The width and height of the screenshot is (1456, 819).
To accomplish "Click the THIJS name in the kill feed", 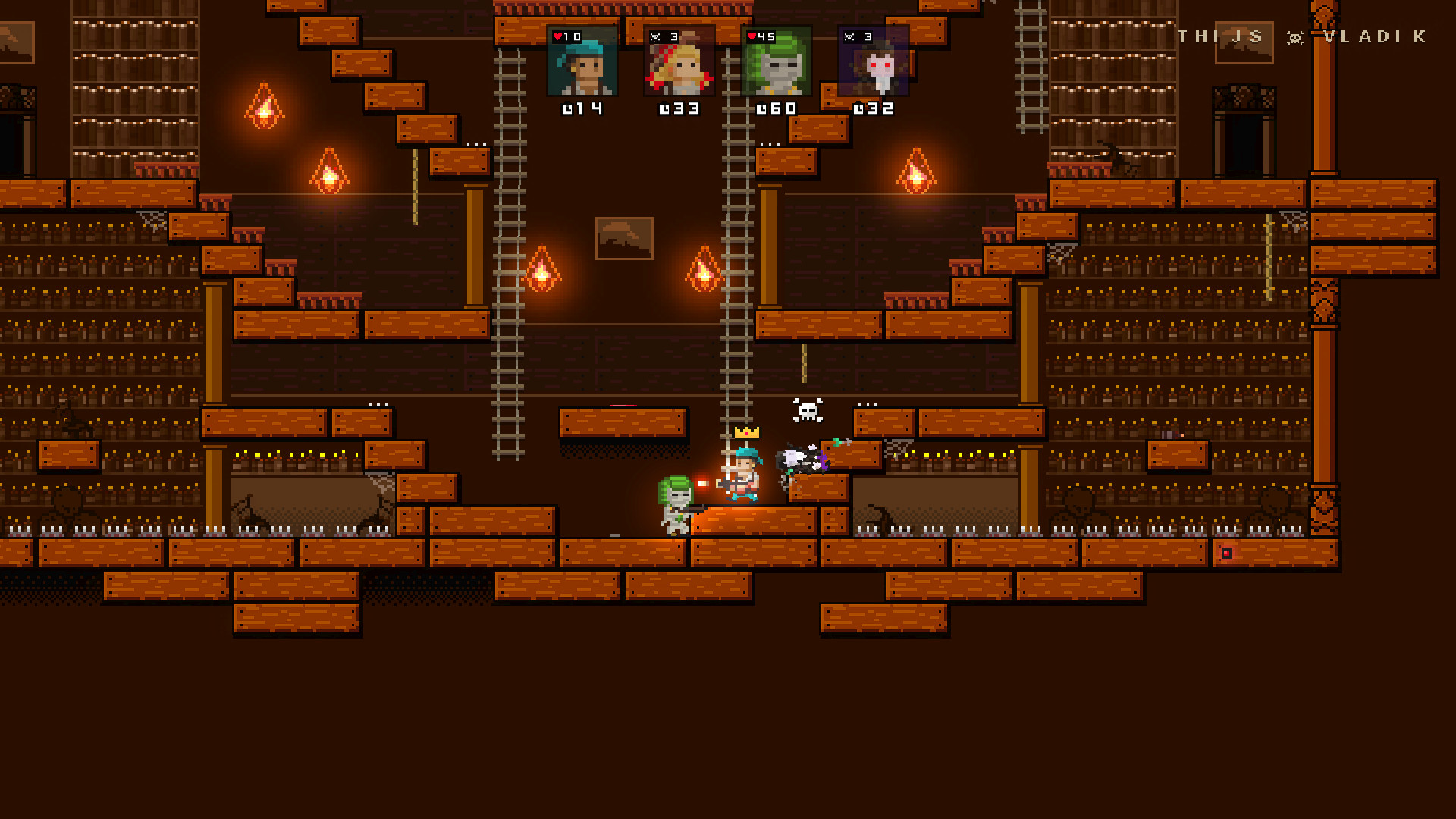I will [1221, 38].
